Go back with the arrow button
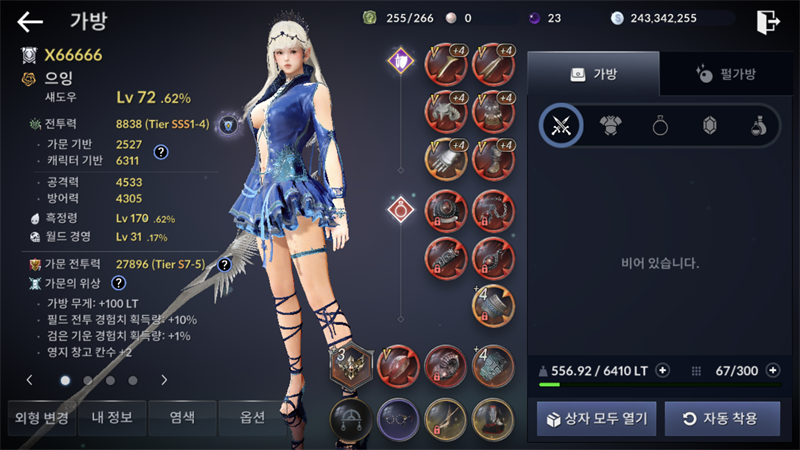This screenshot has height=450, width=800. pyautogui.click(x=30, y=21)
